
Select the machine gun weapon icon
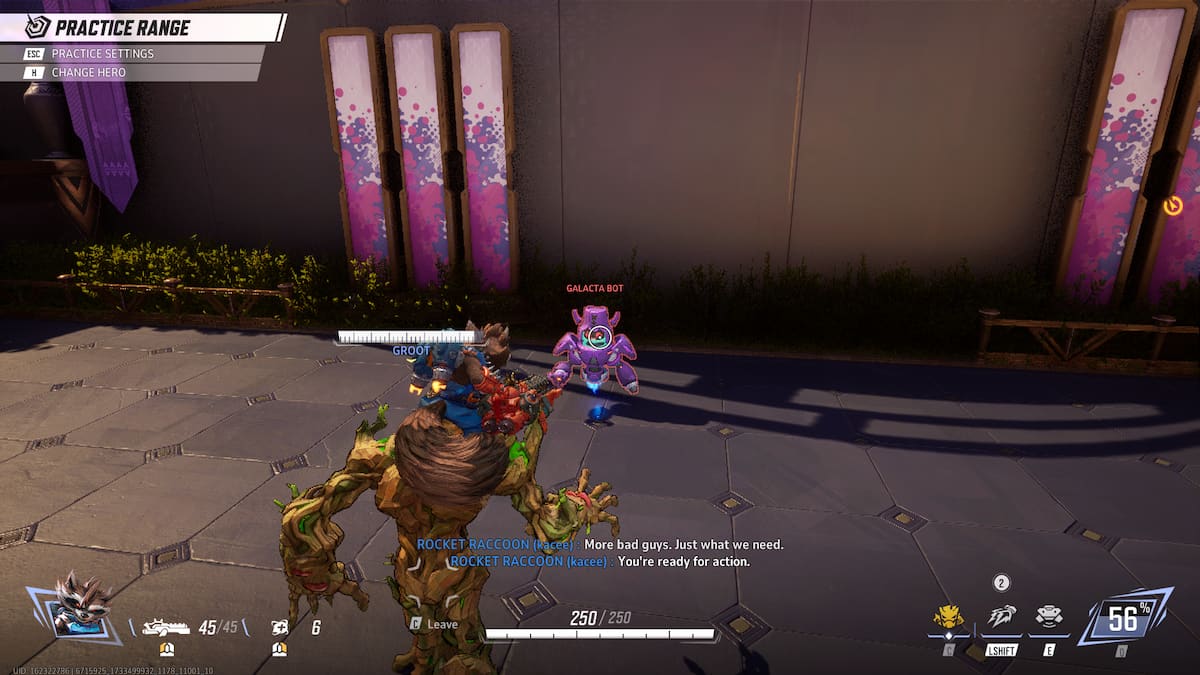[x=167, y=627]
